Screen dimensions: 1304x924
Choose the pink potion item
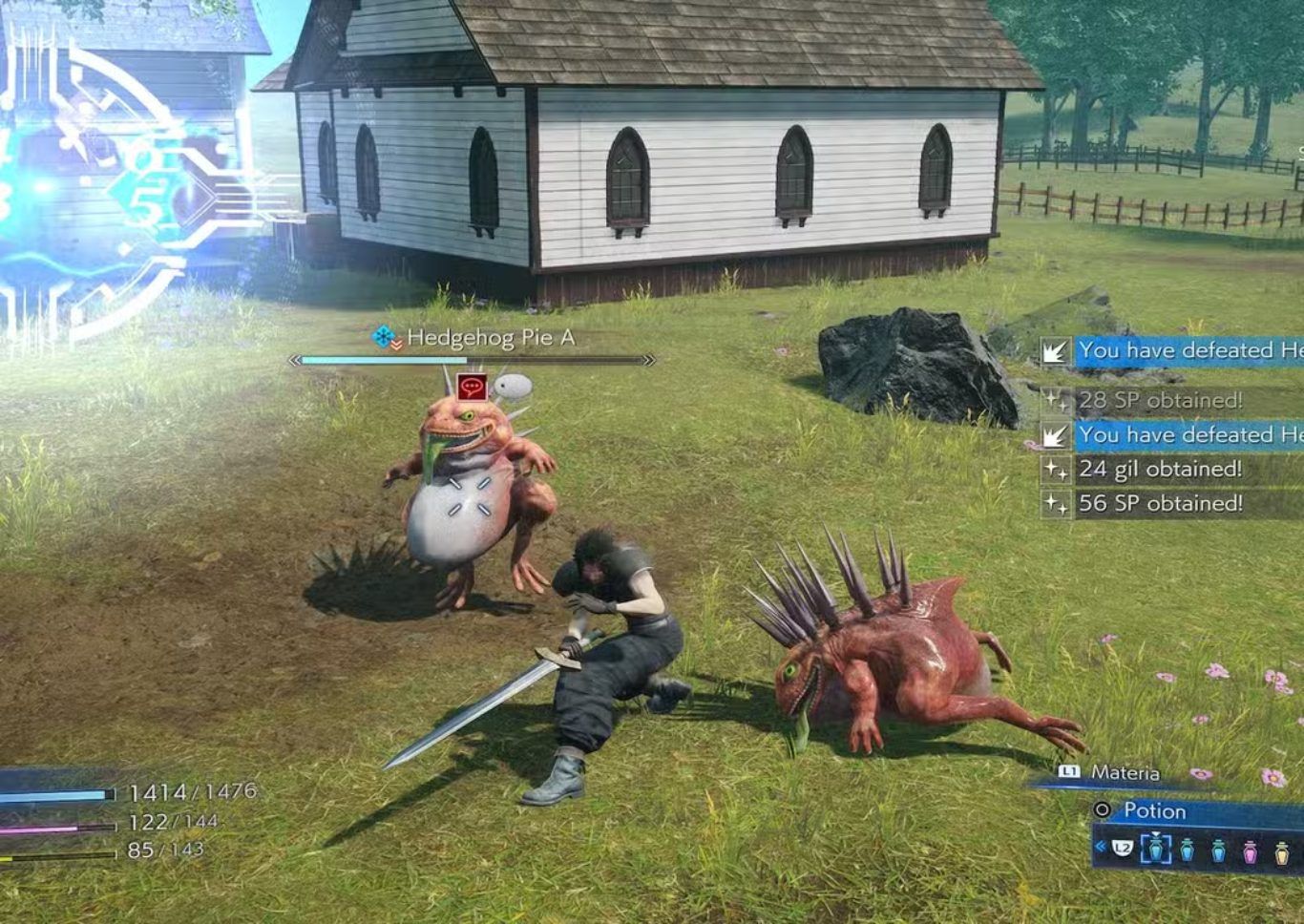click(1250, 850)
